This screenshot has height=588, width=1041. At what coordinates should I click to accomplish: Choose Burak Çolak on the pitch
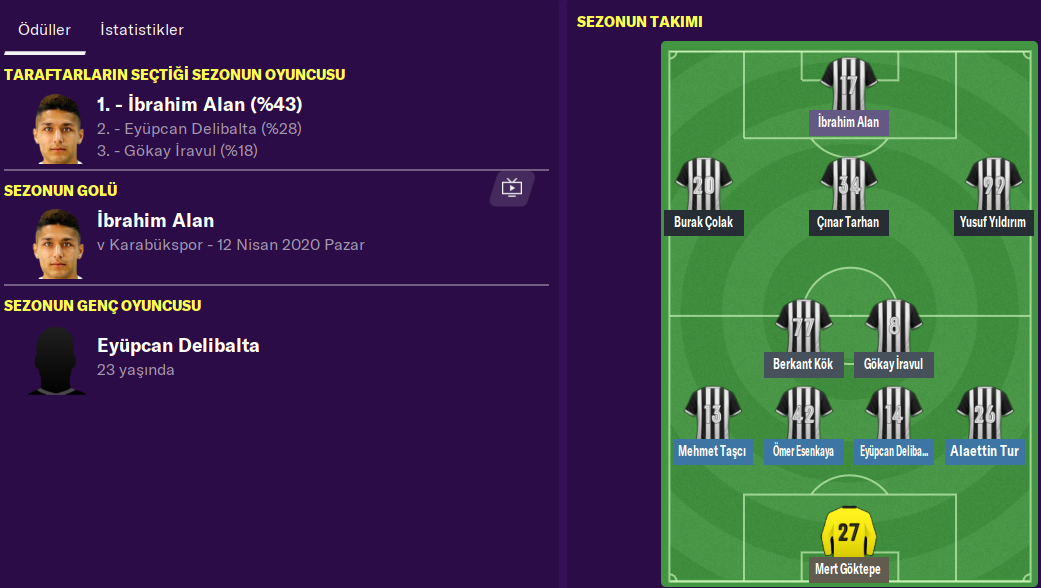coord(703,222)
